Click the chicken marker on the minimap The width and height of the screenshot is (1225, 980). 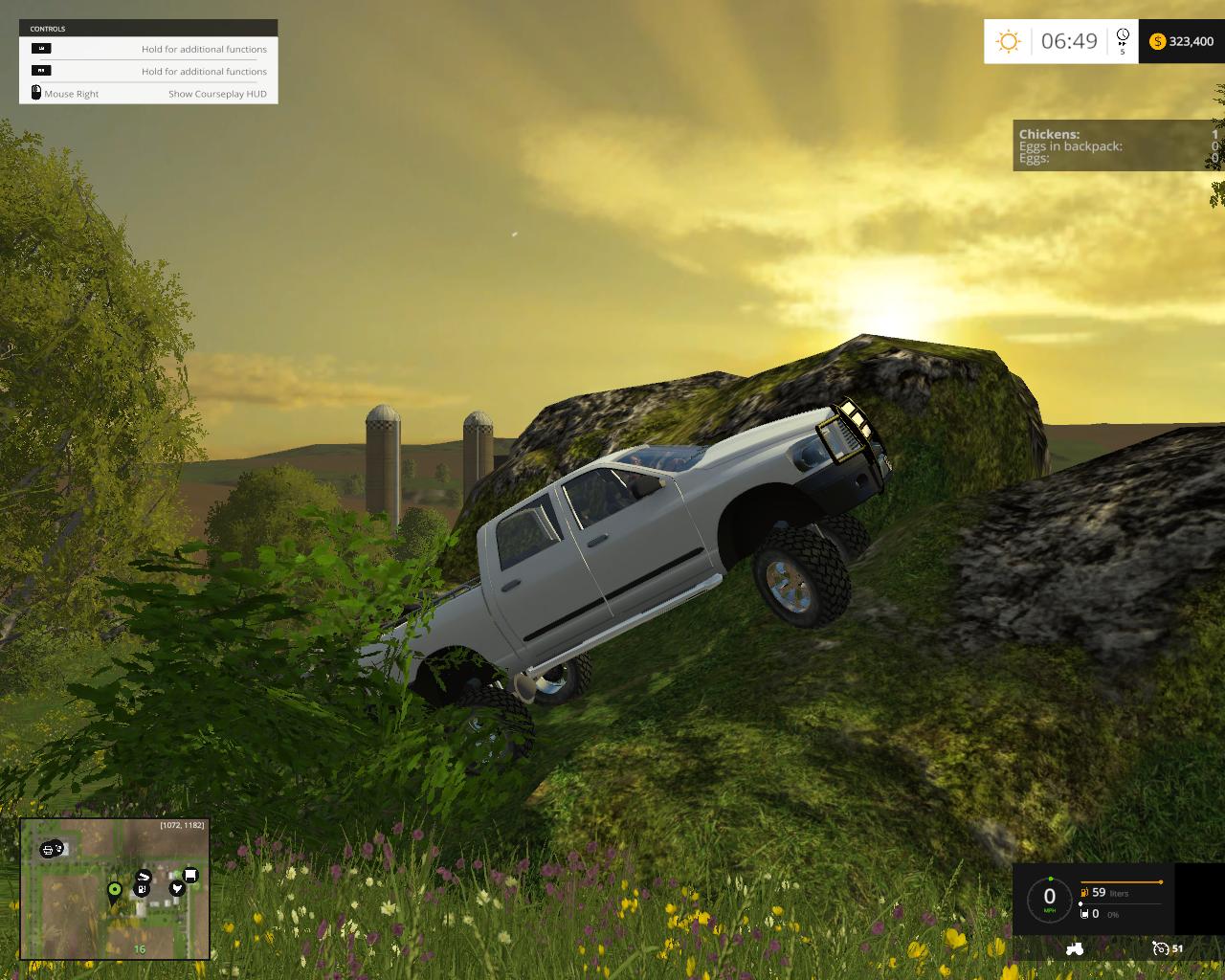(x=176, y=889)
